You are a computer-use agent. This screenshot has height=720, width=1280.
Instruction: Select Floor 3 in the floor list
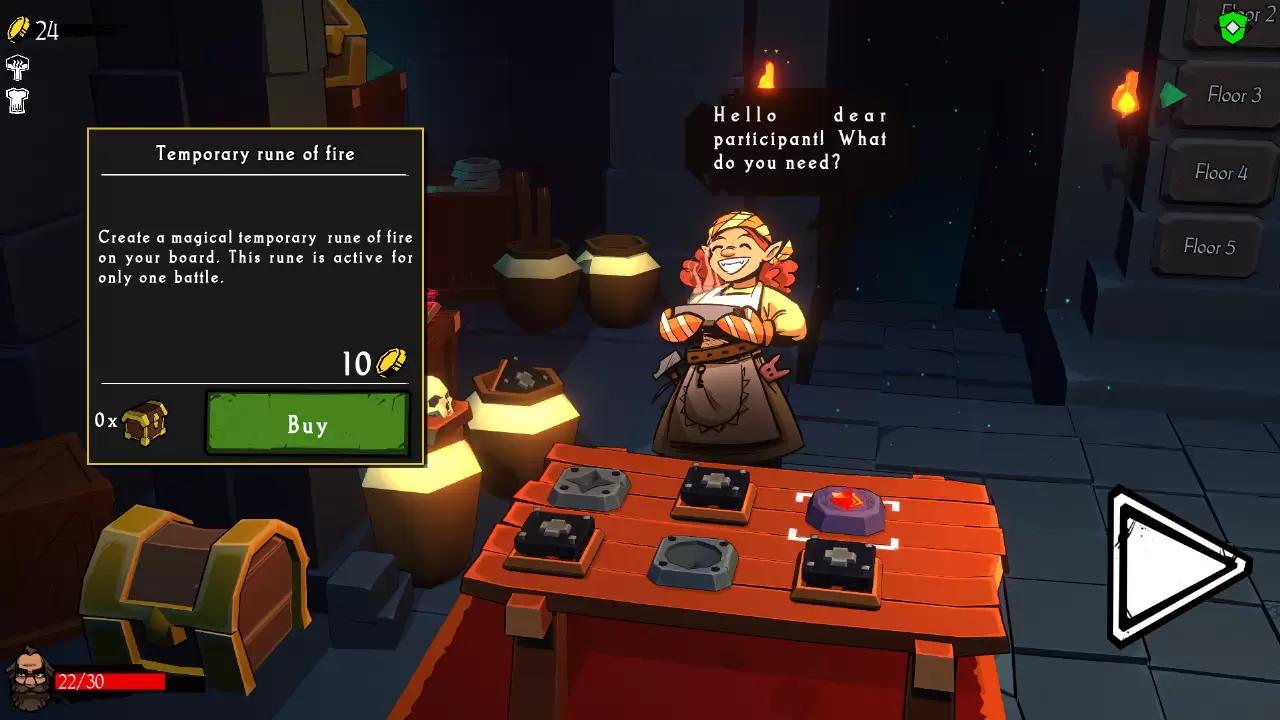tap(1233, 95)
